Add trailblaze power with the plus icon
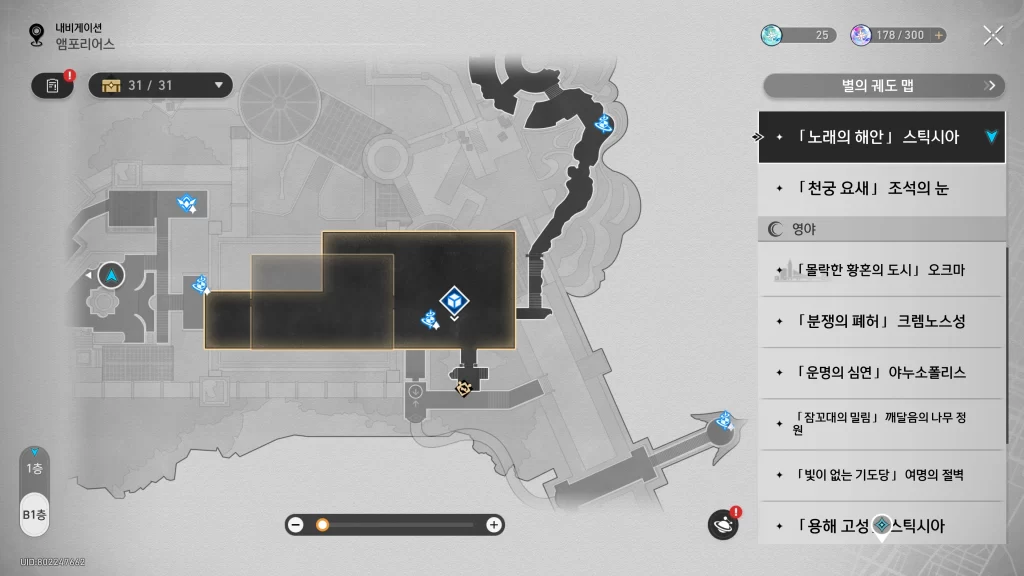 tap(938, 35)
